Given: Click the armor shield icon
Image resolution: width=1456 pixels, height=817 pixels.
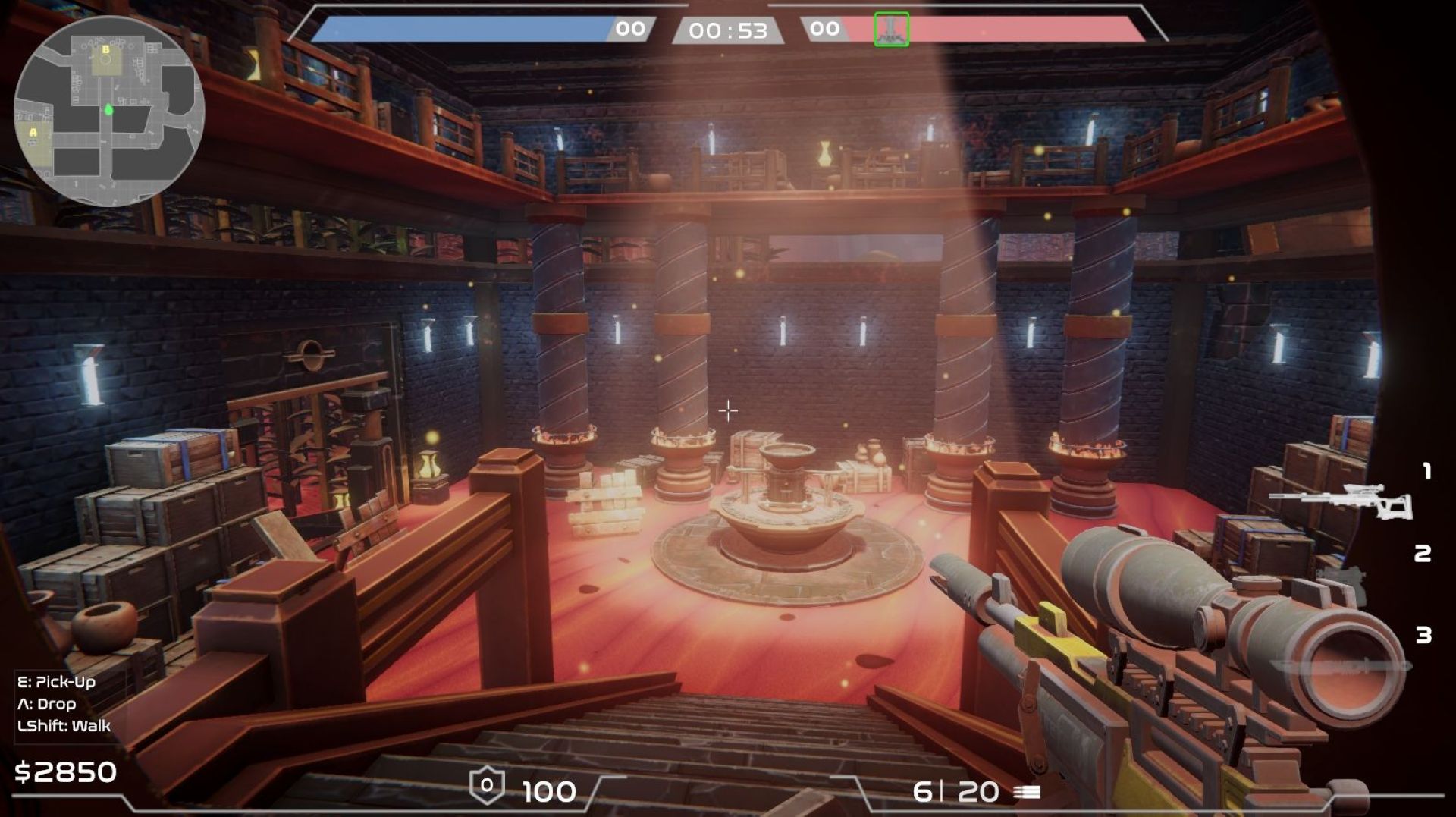Looking at the screenshot, I should coord(487,787).
